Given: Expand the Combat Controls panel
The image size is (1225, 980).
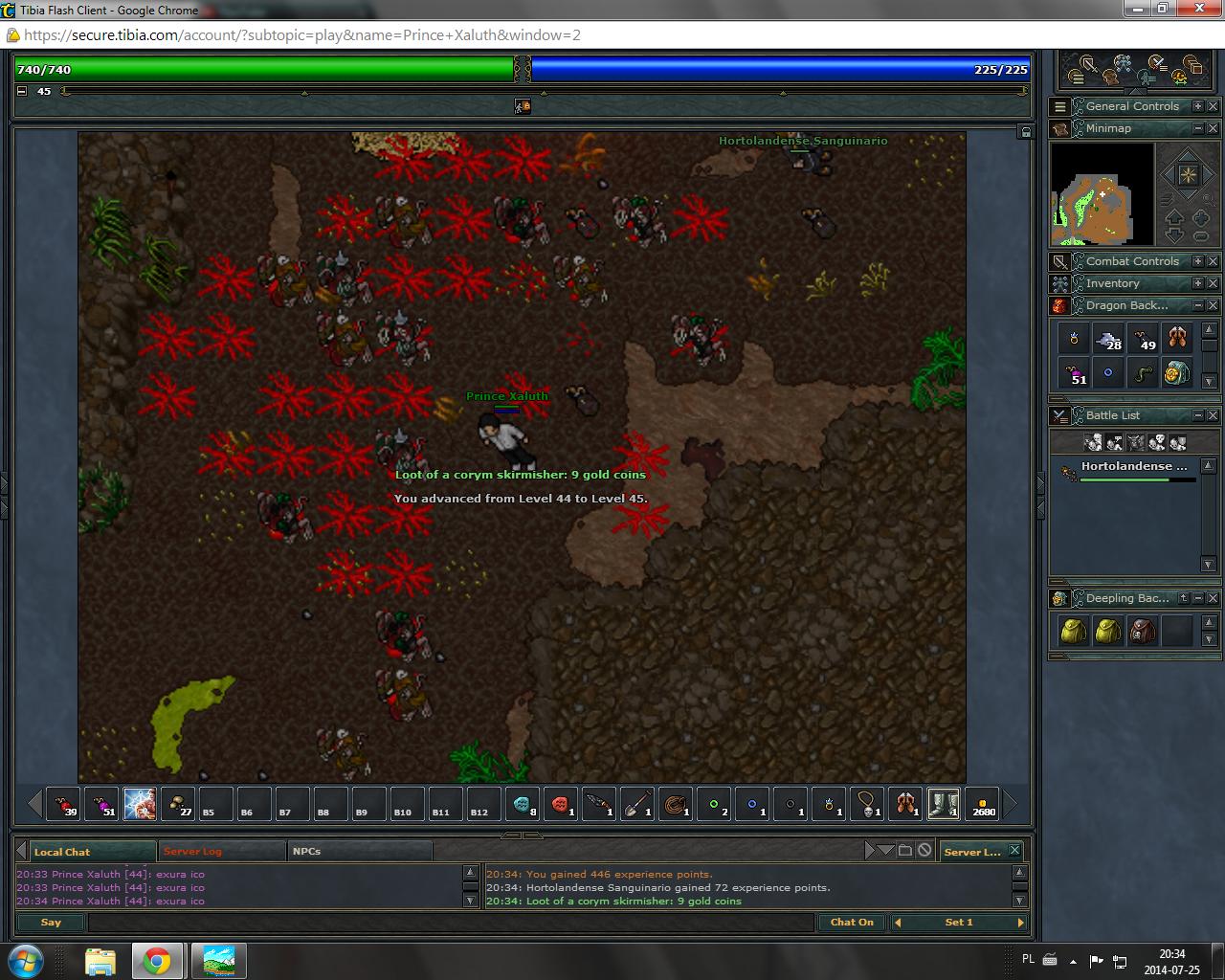Looking at the screenshot, I should [1197, 261].
